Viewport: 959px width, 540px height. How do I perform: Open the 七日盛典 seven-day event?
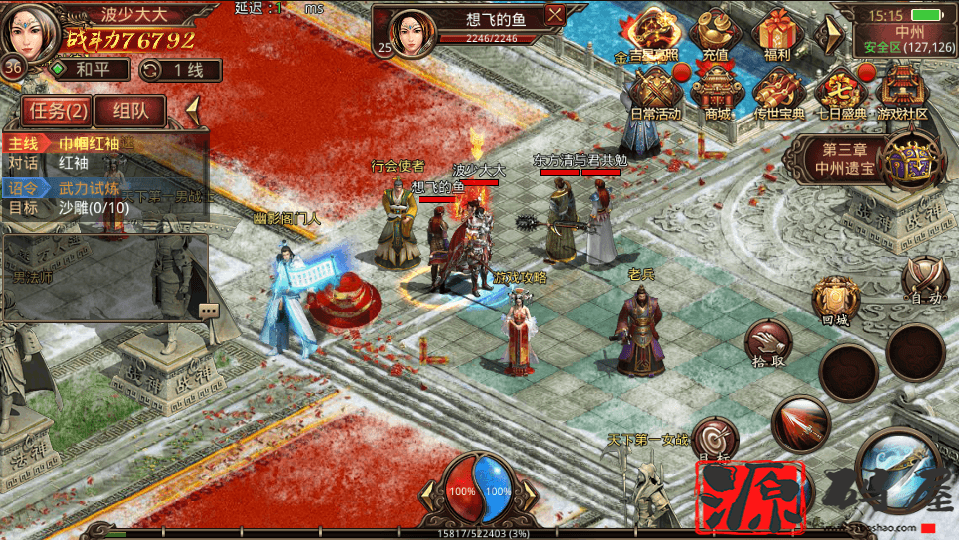840,95
